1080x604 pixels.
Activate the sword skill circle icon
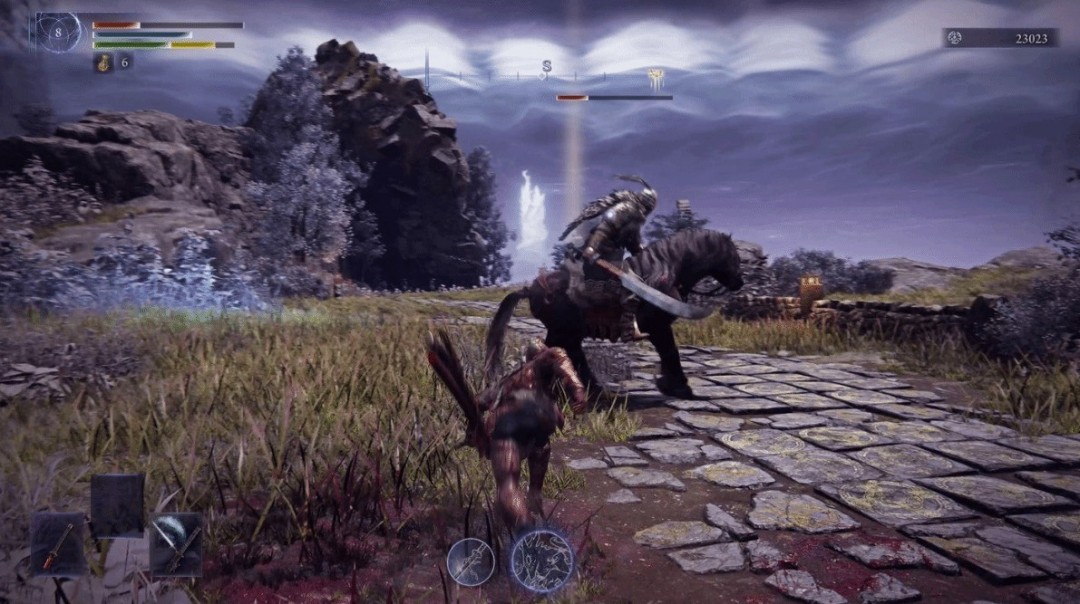click(x=470, y=562)
